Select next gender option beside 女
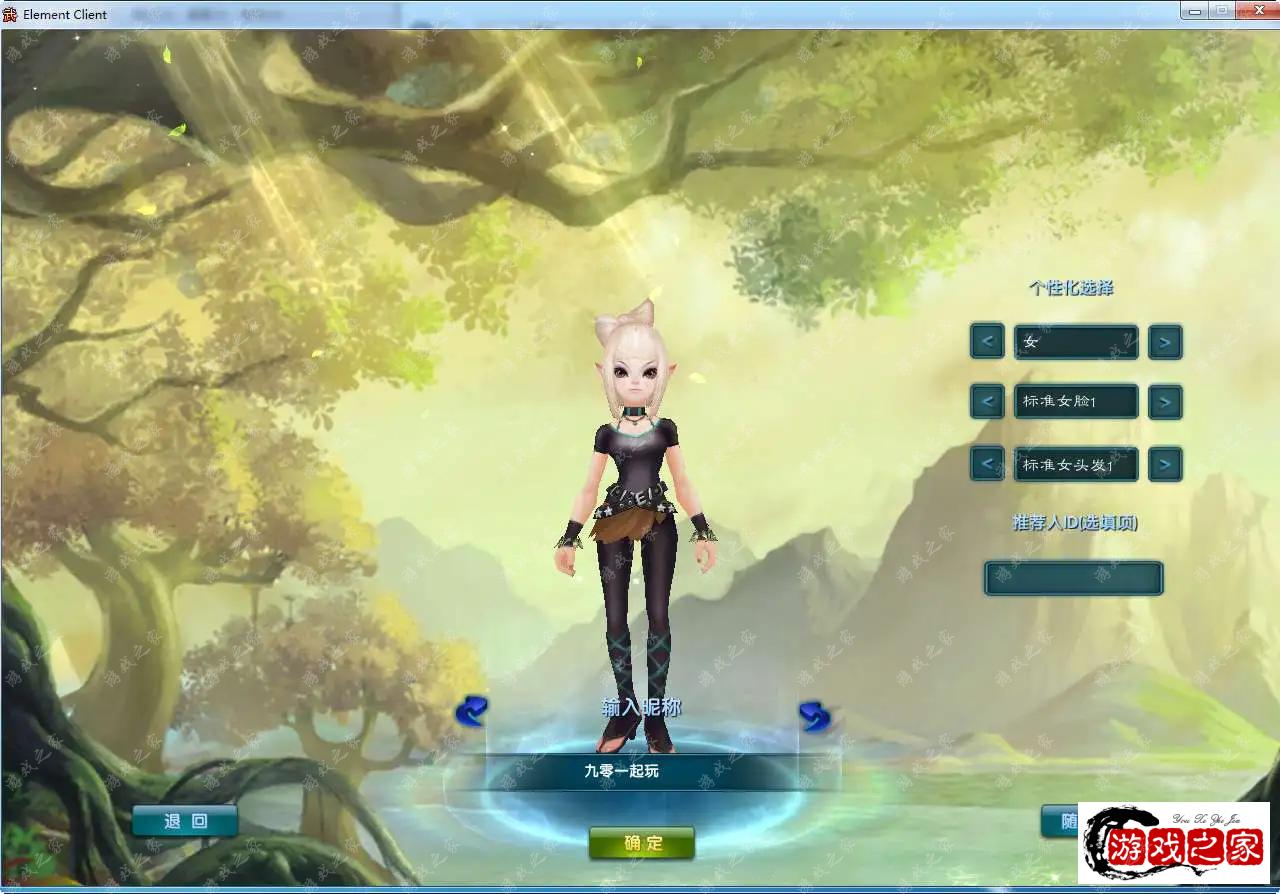Image resolution: width=1280 pixels, height=894 pixels. pyautogui.click(x=1165, y=342)
